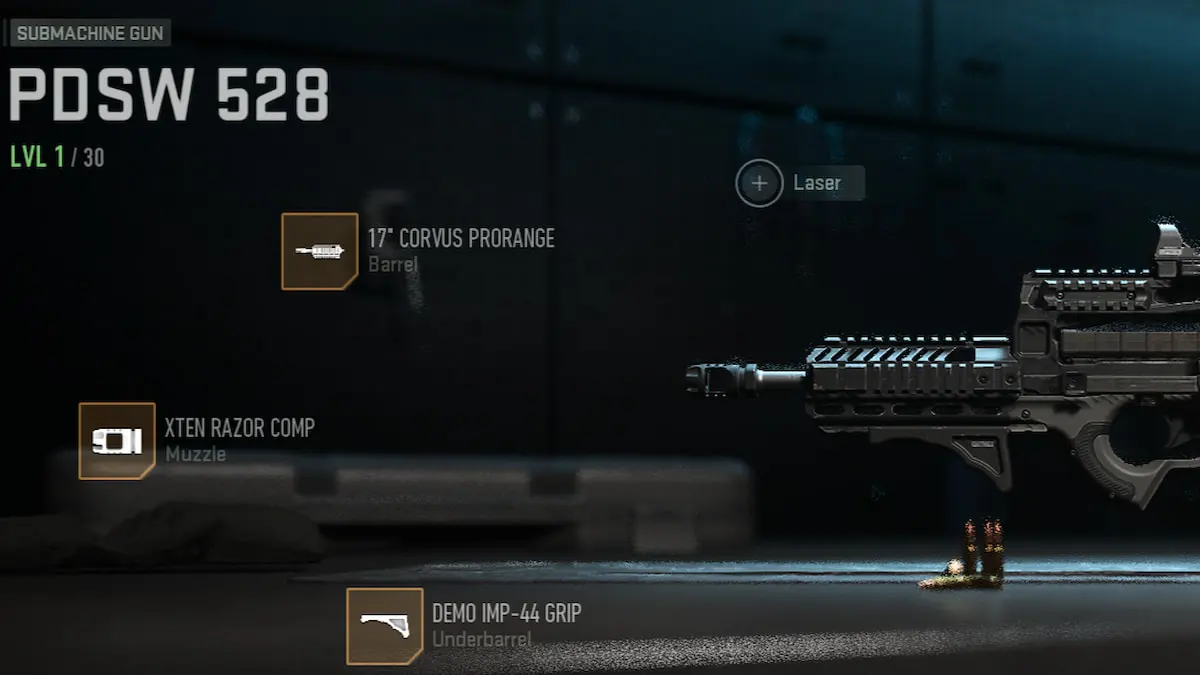Select the XTEN Razor Comp muzzle slot
The height and width of the screenshot is (675, 1200).
[x=117, y=441]
